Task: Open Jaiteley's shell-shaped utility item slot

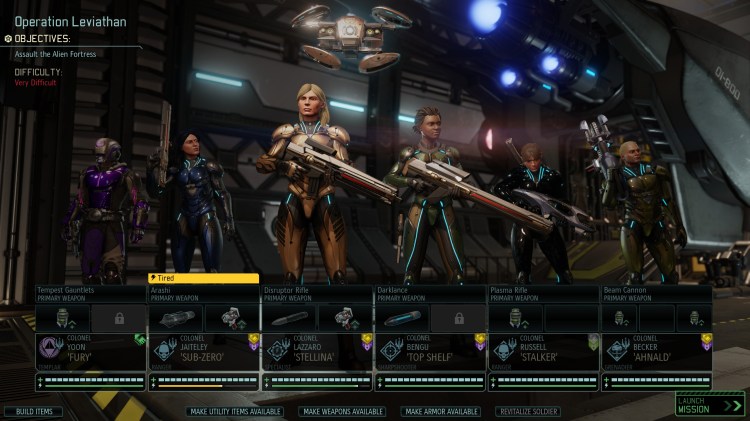Action: coord(176,318)
